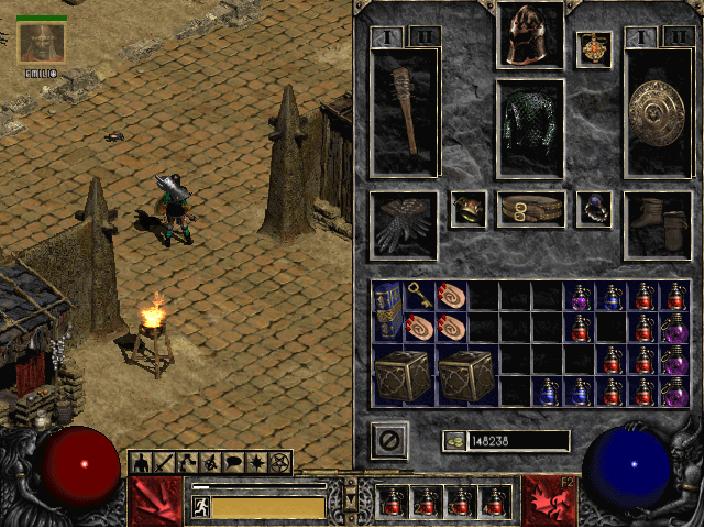Select the equipped helmet slot
The height and width of the screenshot is (527, 704).
pos(530,35)
